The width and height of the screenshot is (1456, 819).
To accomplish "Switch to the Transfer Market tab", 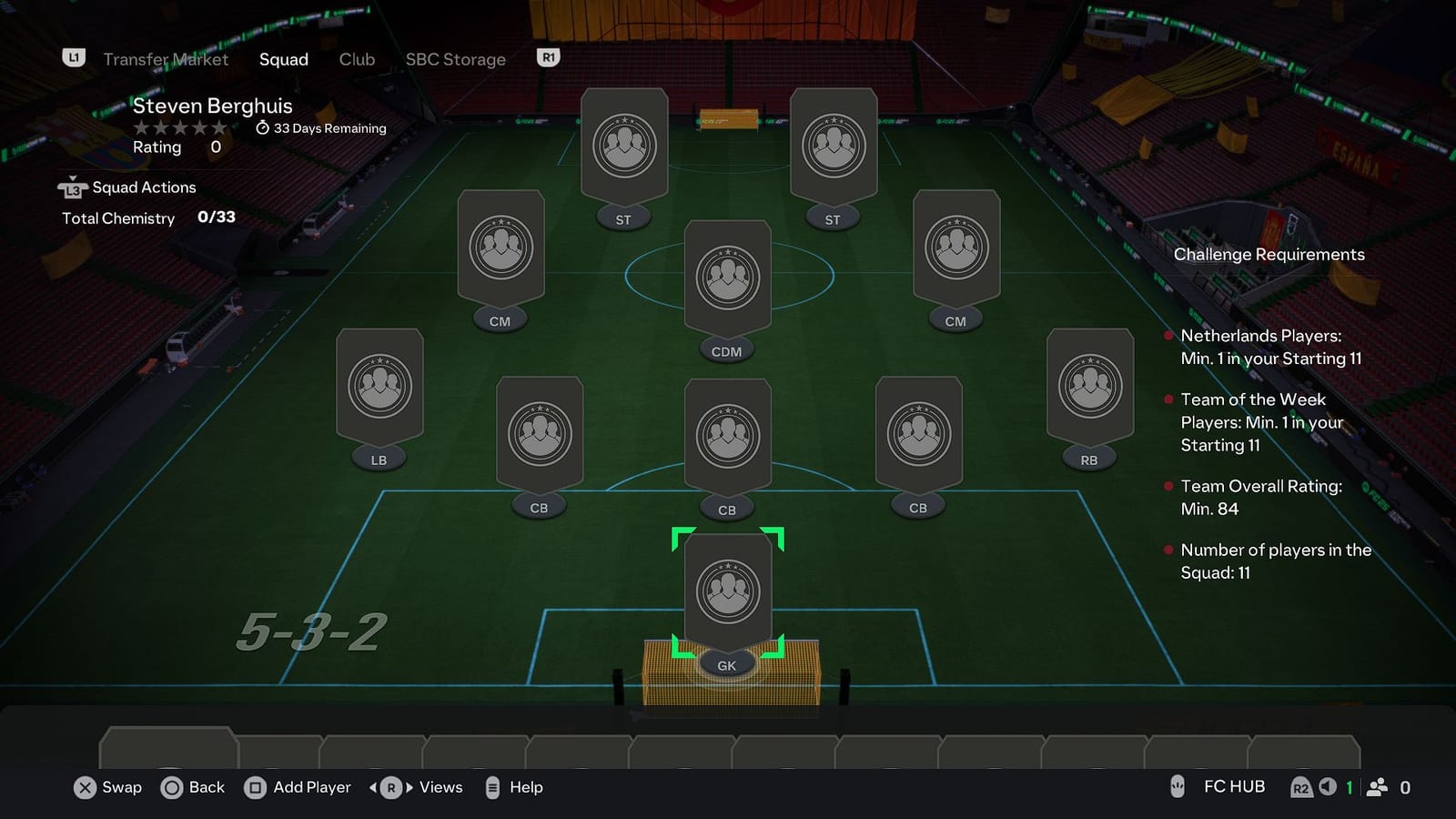I will [166, 59].
